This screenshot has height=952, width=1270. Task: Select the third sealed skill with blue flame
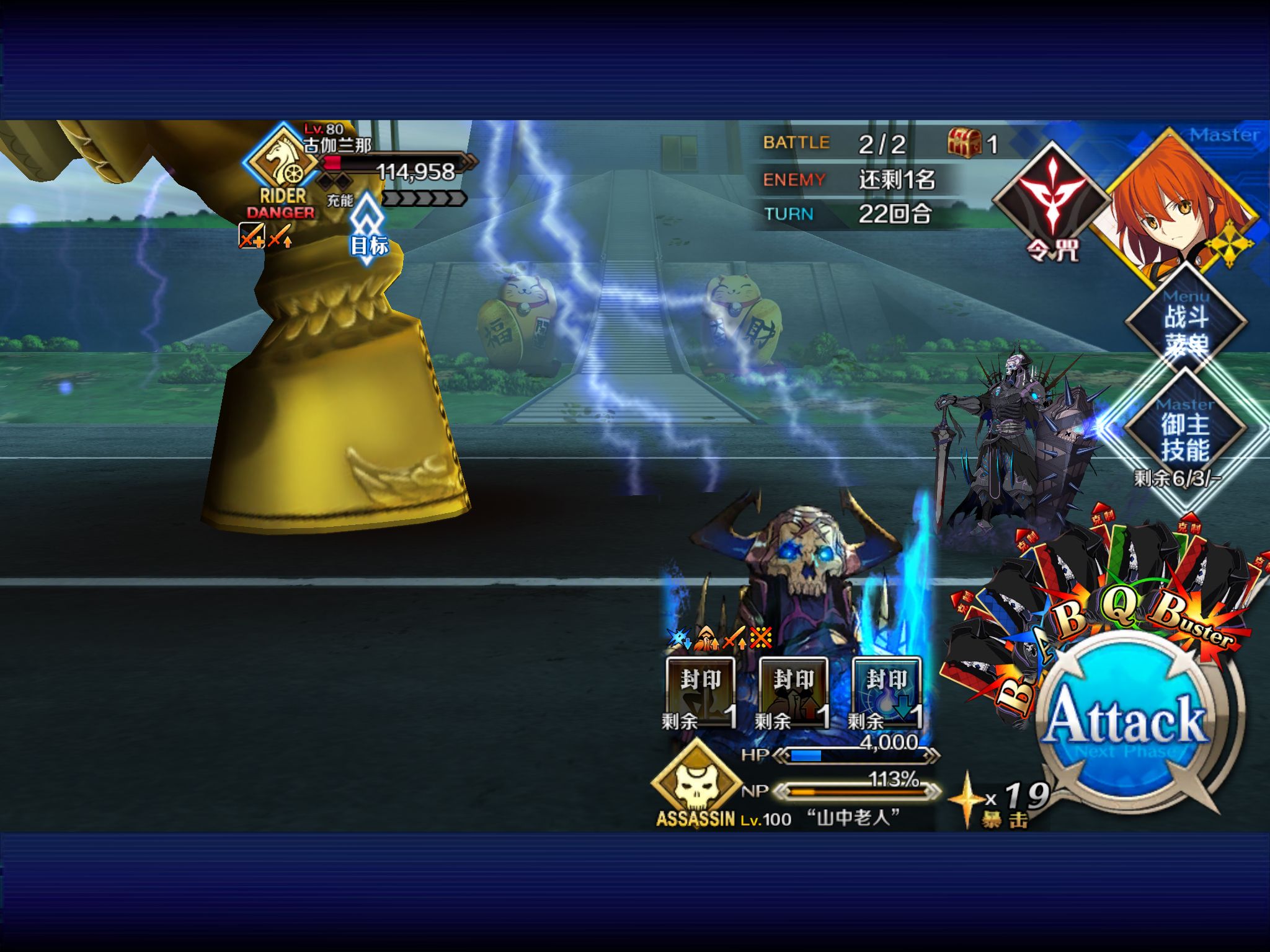tap(887, 692)
